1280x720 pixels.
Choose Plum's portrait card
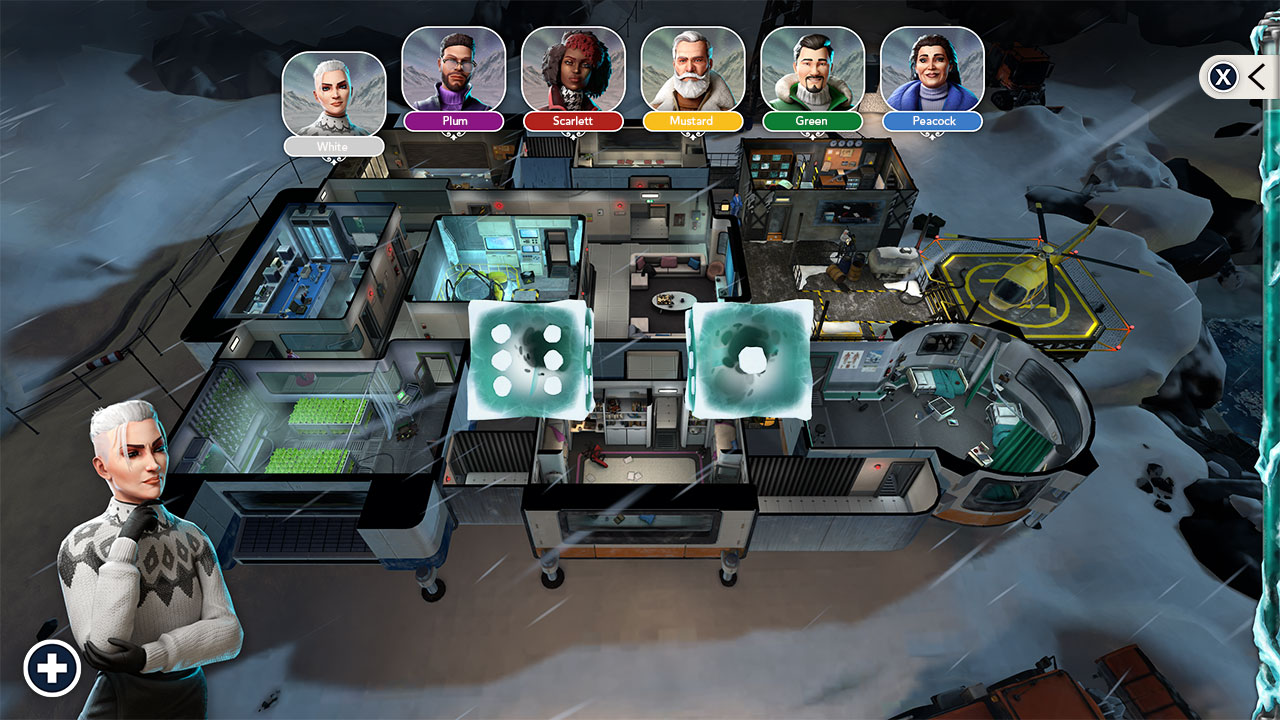[x=453, y=69]
